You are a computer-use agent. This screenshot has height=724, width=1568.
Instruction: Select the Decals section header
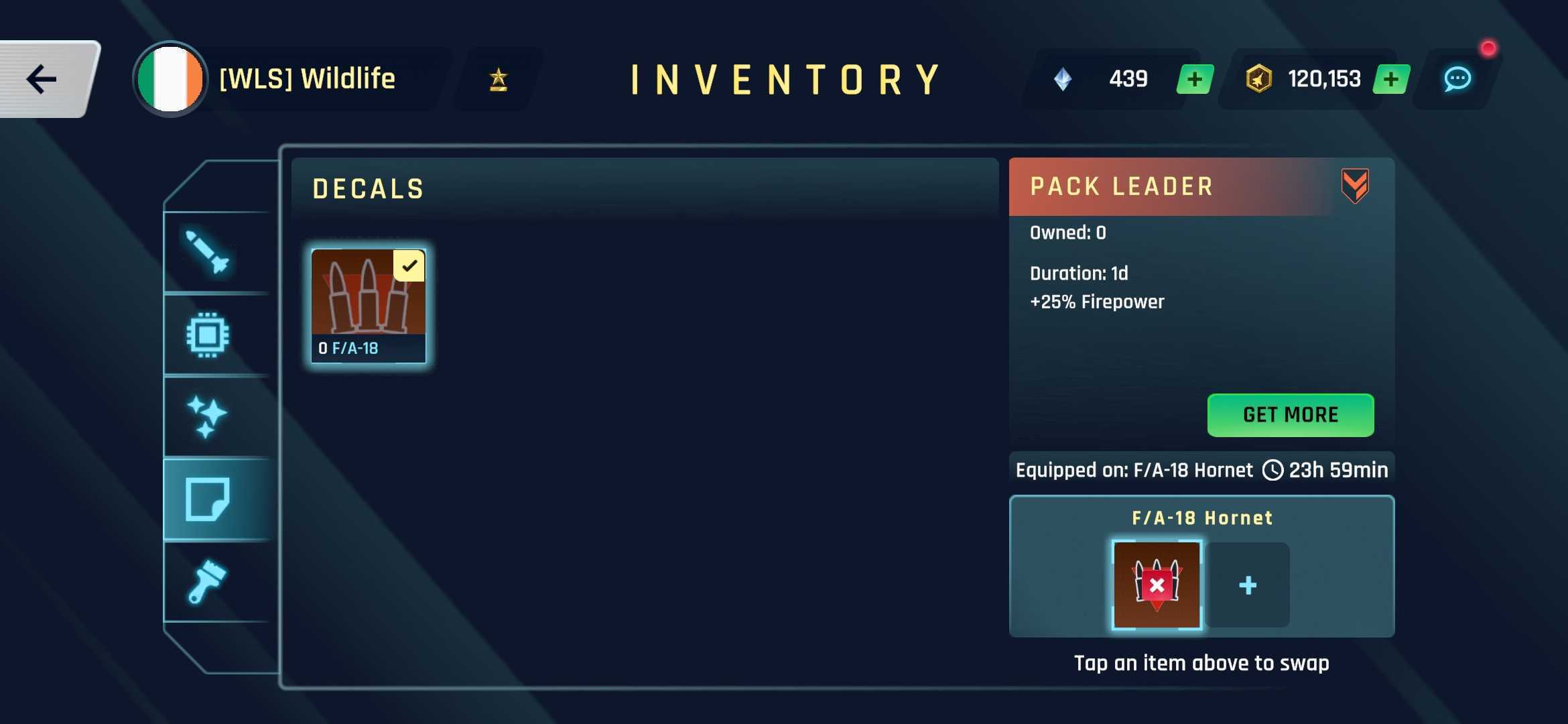pyautogui.click(x=368, y=188)
